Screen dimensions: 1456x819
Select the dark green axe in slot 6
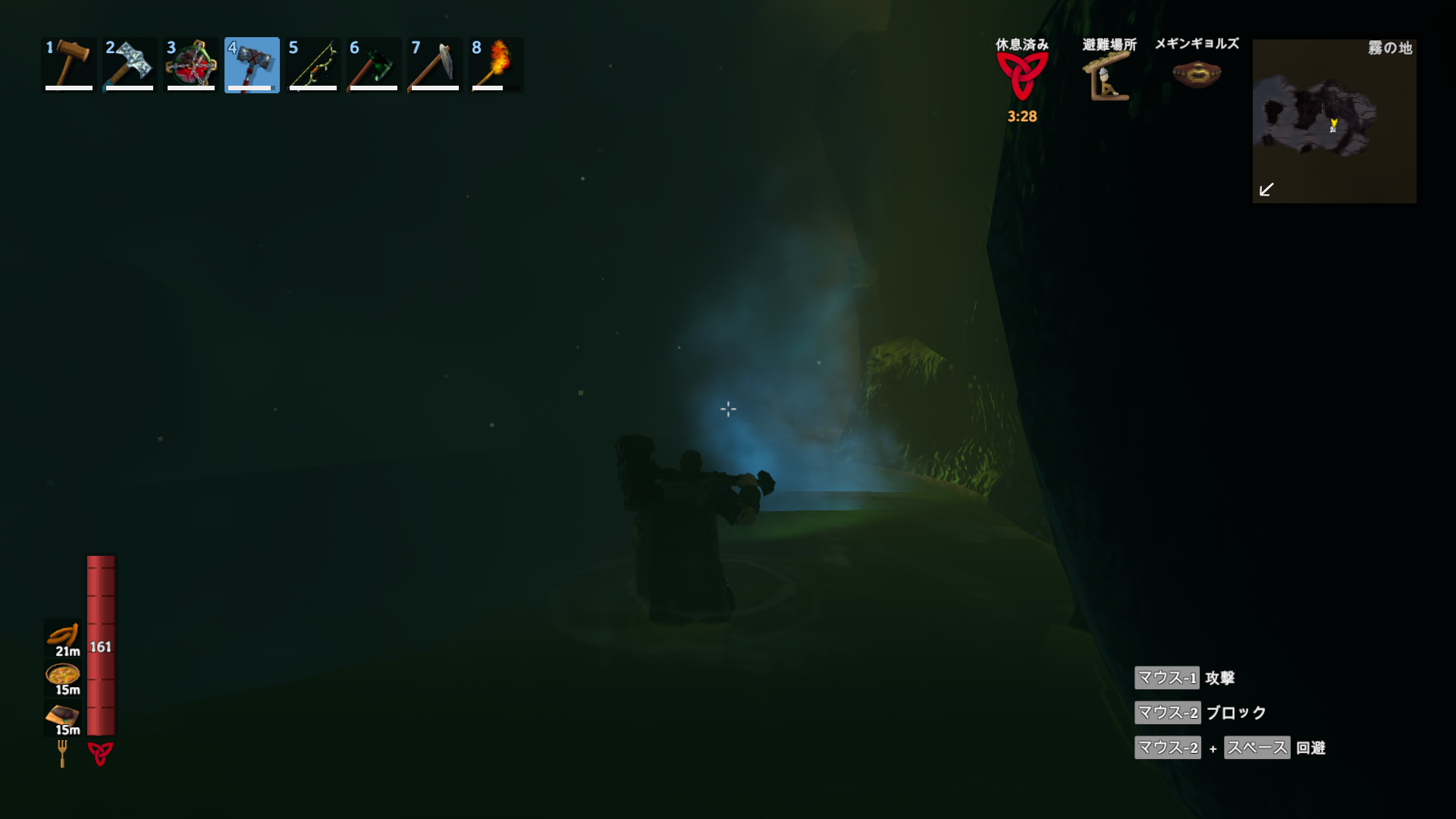tap(374, 64)
